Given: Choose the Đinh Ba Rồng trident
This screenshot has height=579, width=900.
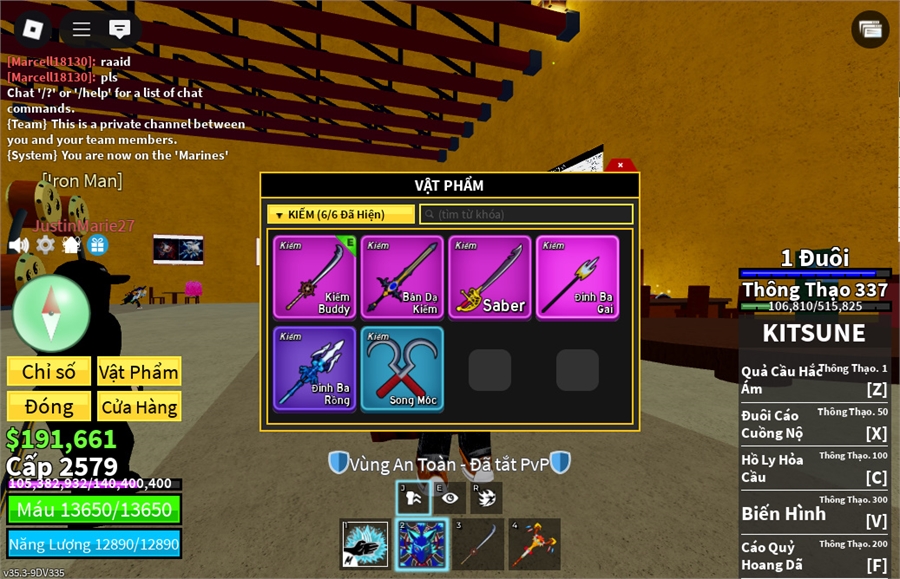Looking at the screenshot, I should pos(314,368).
